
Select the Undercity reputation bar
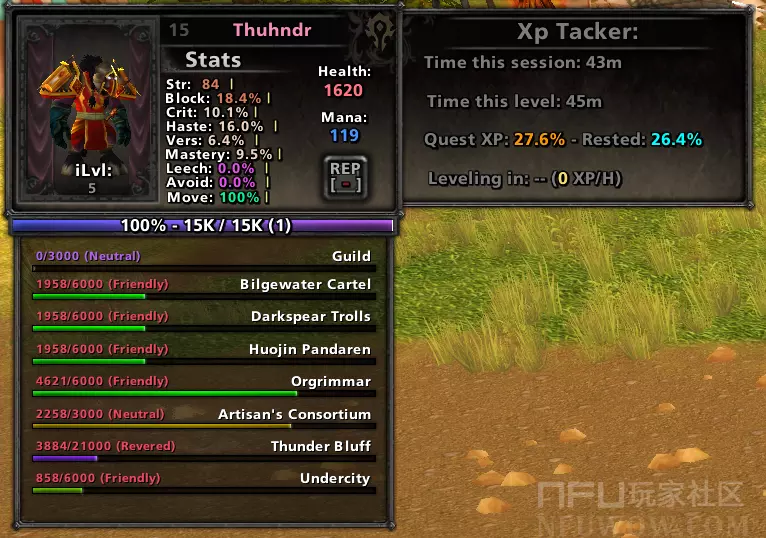point(203,485)
